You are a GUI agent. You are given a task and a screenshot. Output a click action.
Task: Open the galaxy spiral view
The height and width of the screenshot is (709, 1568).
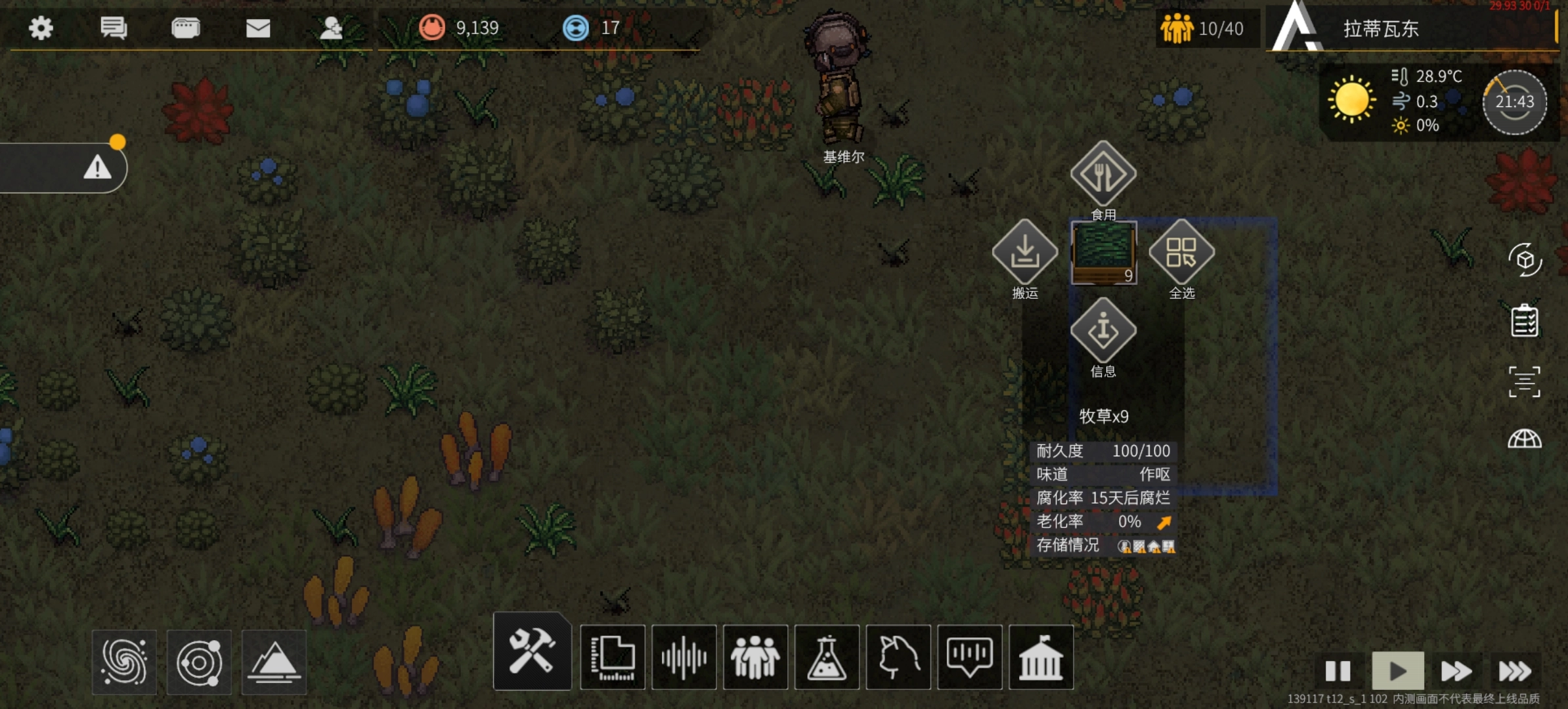124,662
